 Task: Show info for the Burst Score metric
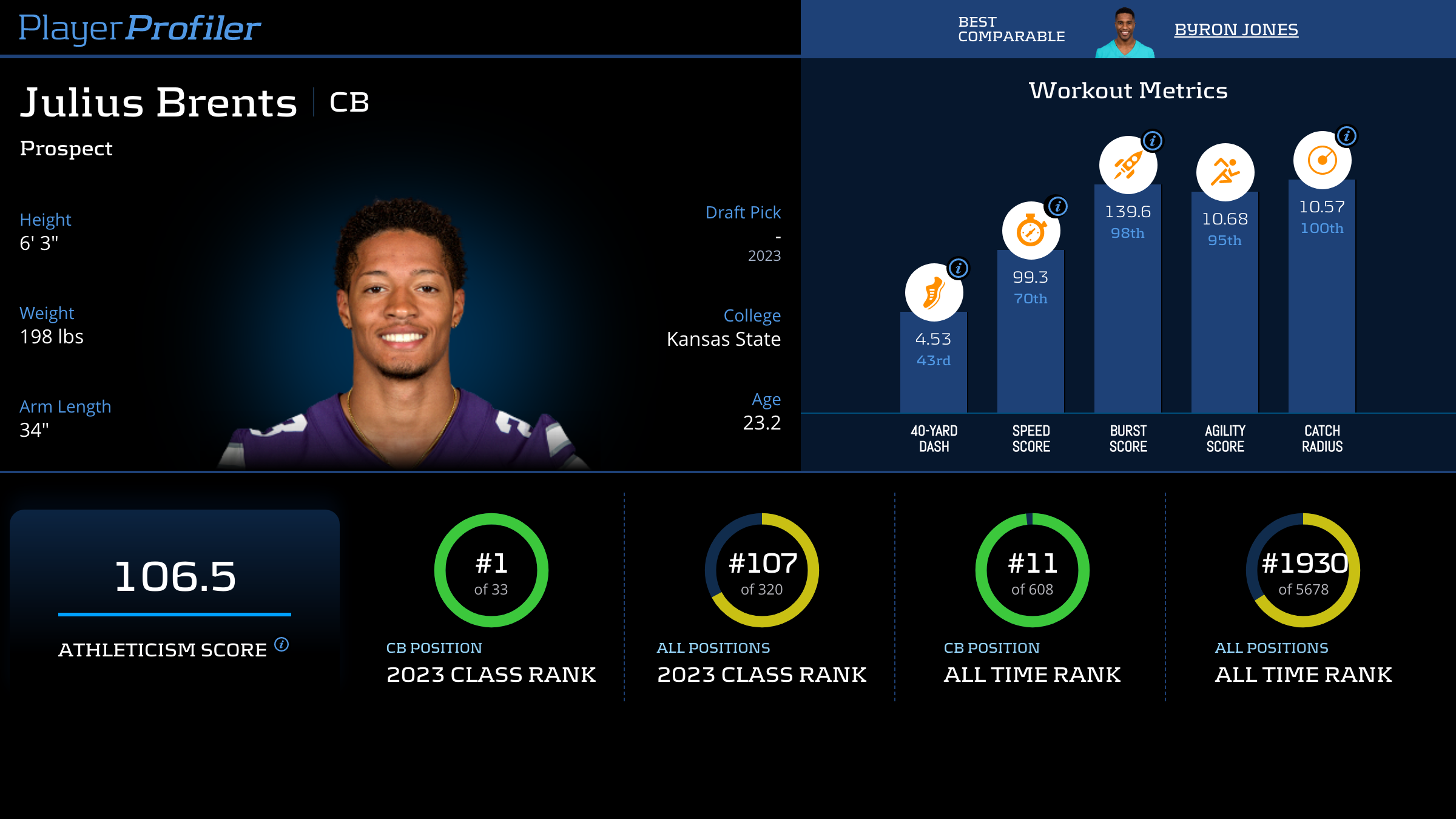pyautogui.click(x=1152, y=141)
